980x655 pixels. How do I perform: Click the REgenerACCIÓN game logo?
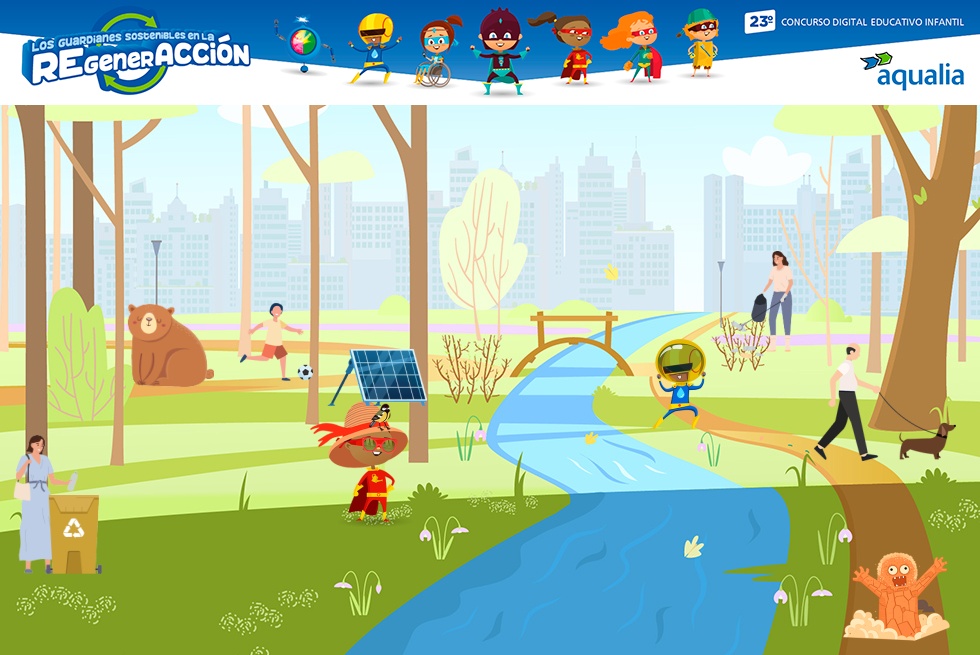(x=137, y=55)
